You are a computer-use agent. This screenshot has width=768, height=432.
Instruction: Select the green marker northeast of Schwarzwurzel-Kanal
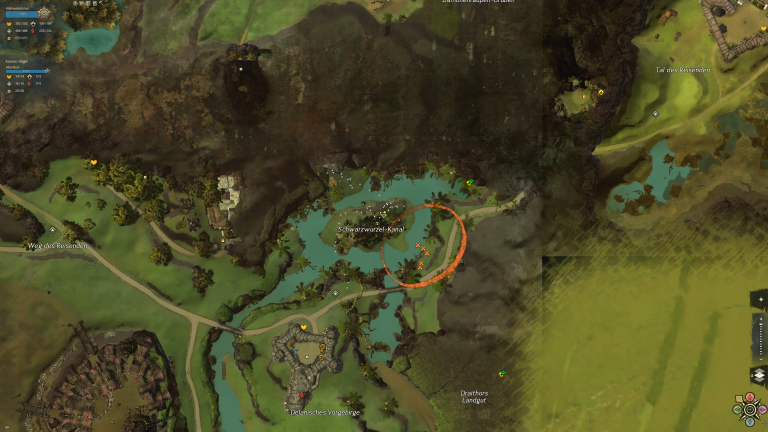(469, 181)
